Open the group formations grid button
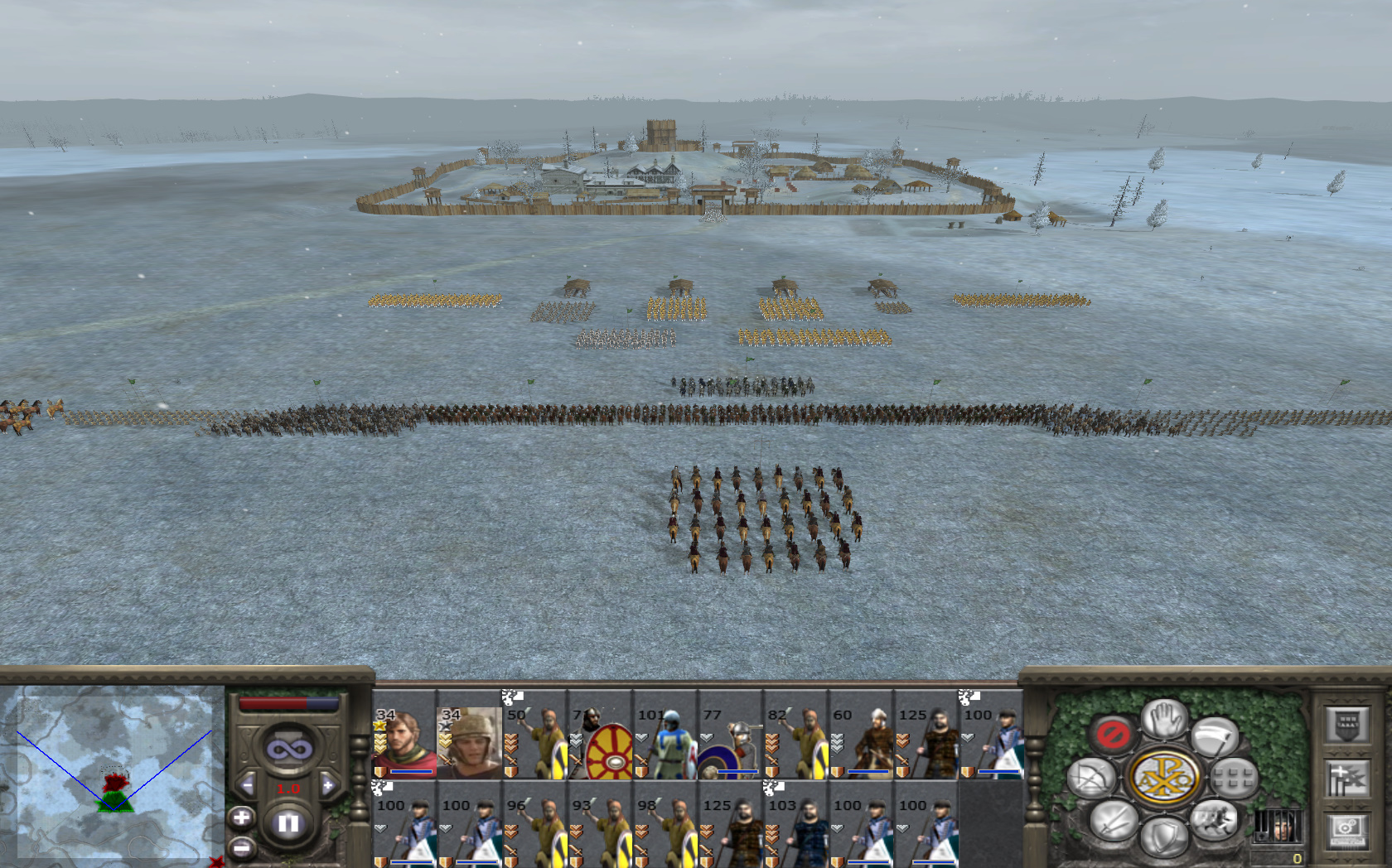 (x=1234, y=779)
